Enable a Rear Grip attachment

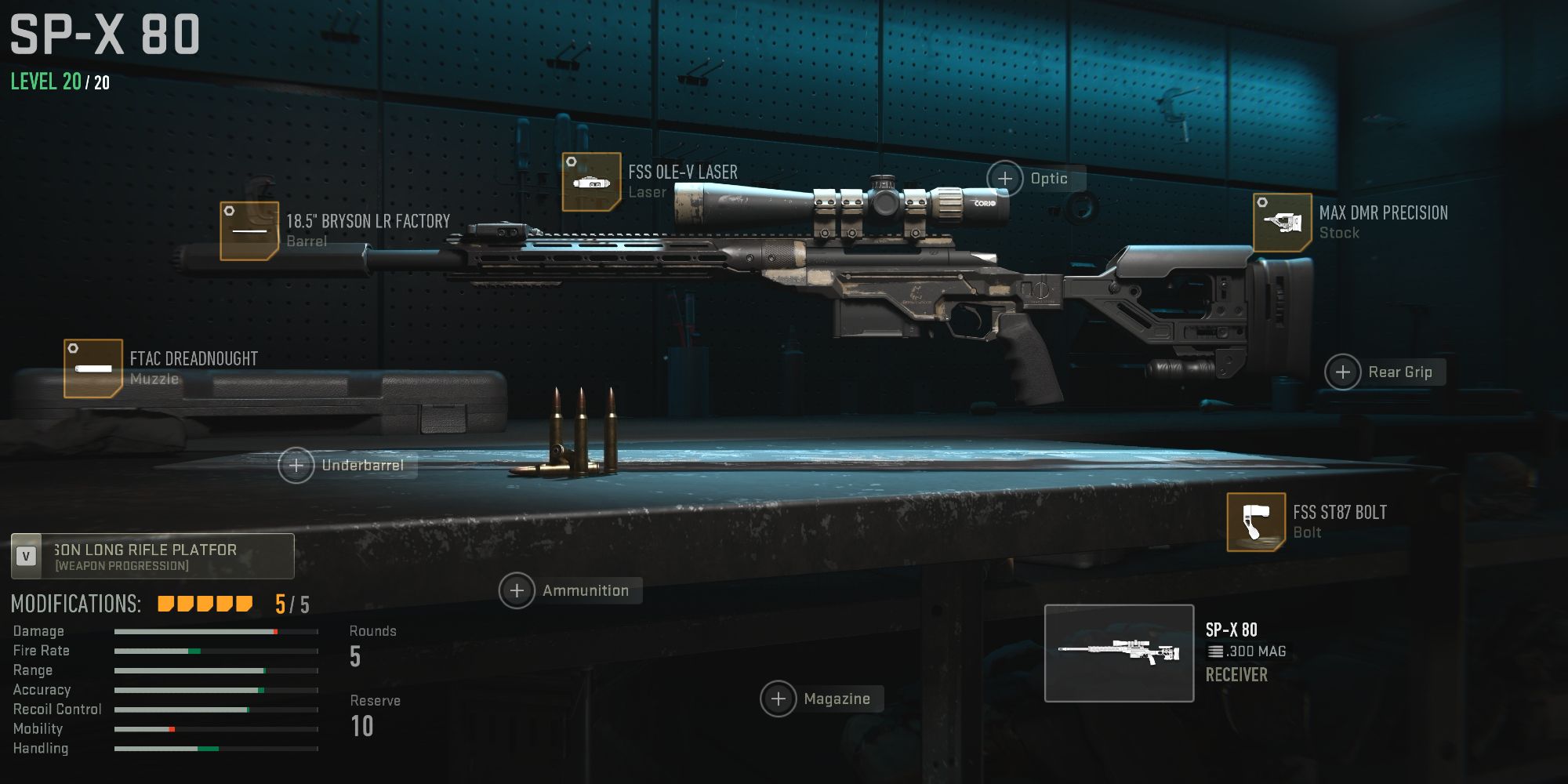pyautogui.click(x=1342, y=372)
